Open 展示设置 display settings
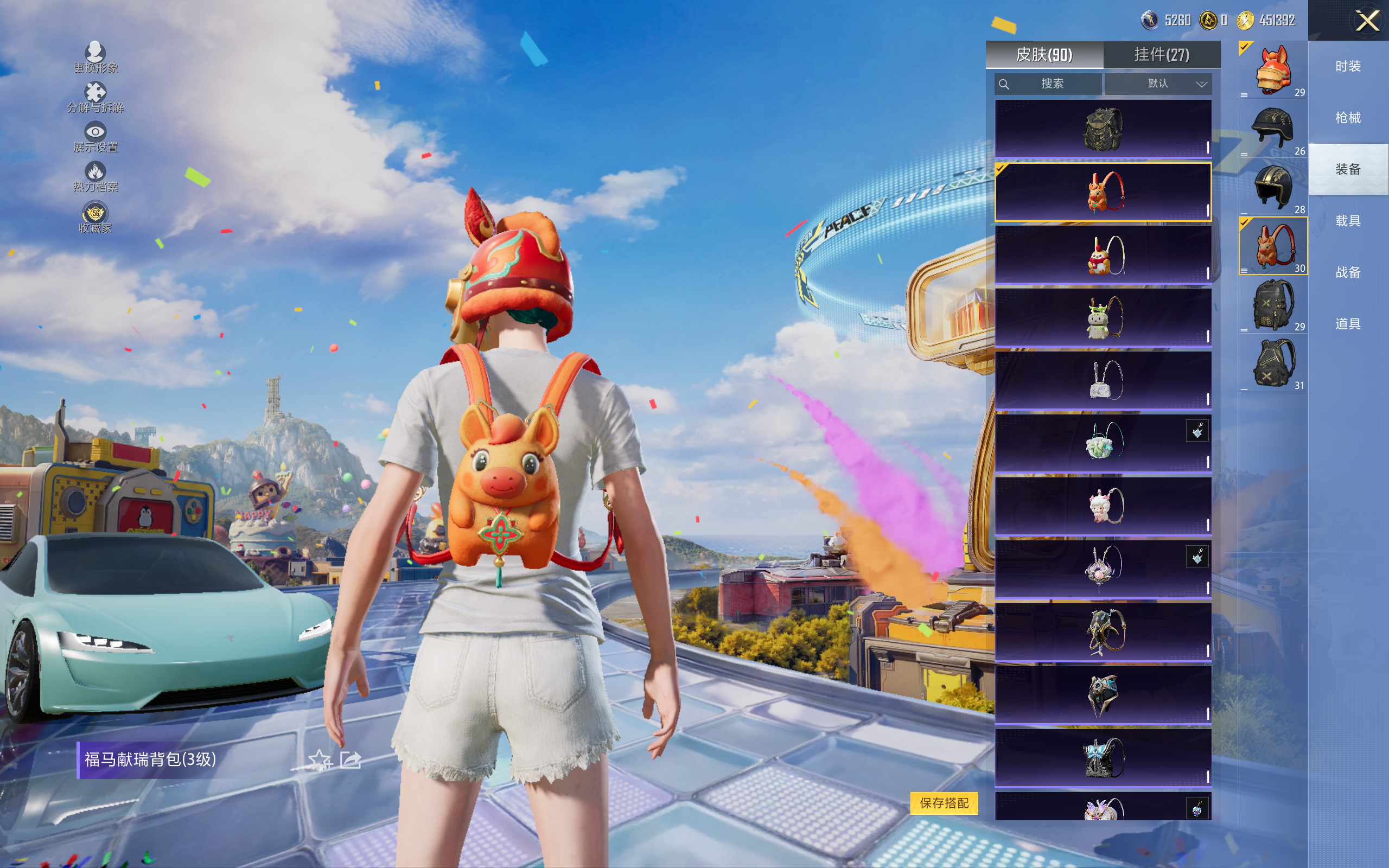This screenshot has width=1389, height=868. tap(95, 137)
